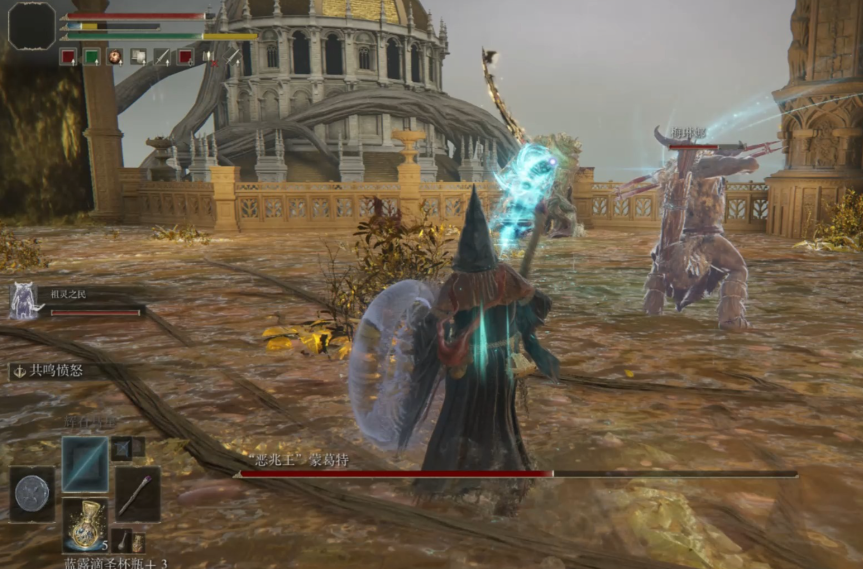Check the white scroll buff status icon
The height and width of the screenshot is (569, 863).
click(138, 57)
